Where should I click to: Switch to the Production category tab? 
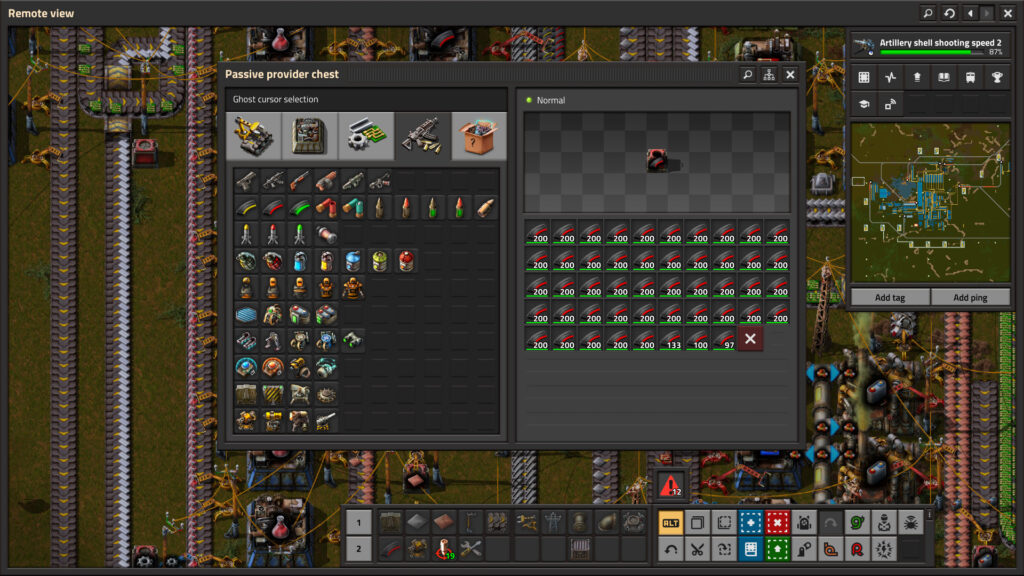click(310, 136)
